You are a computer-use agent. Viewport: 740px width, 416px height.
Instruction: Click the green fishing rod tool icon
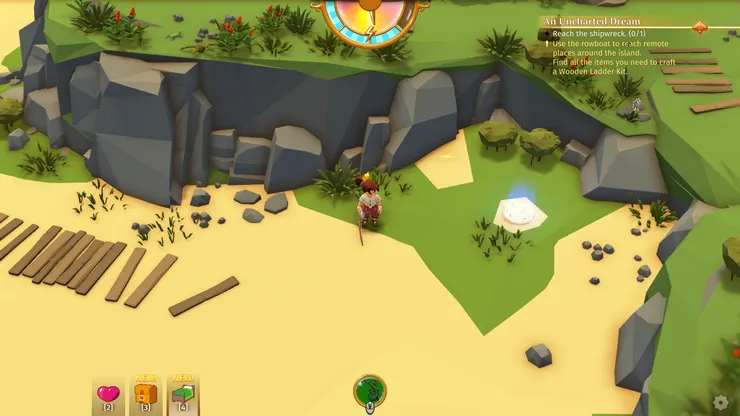pos(370,390)
